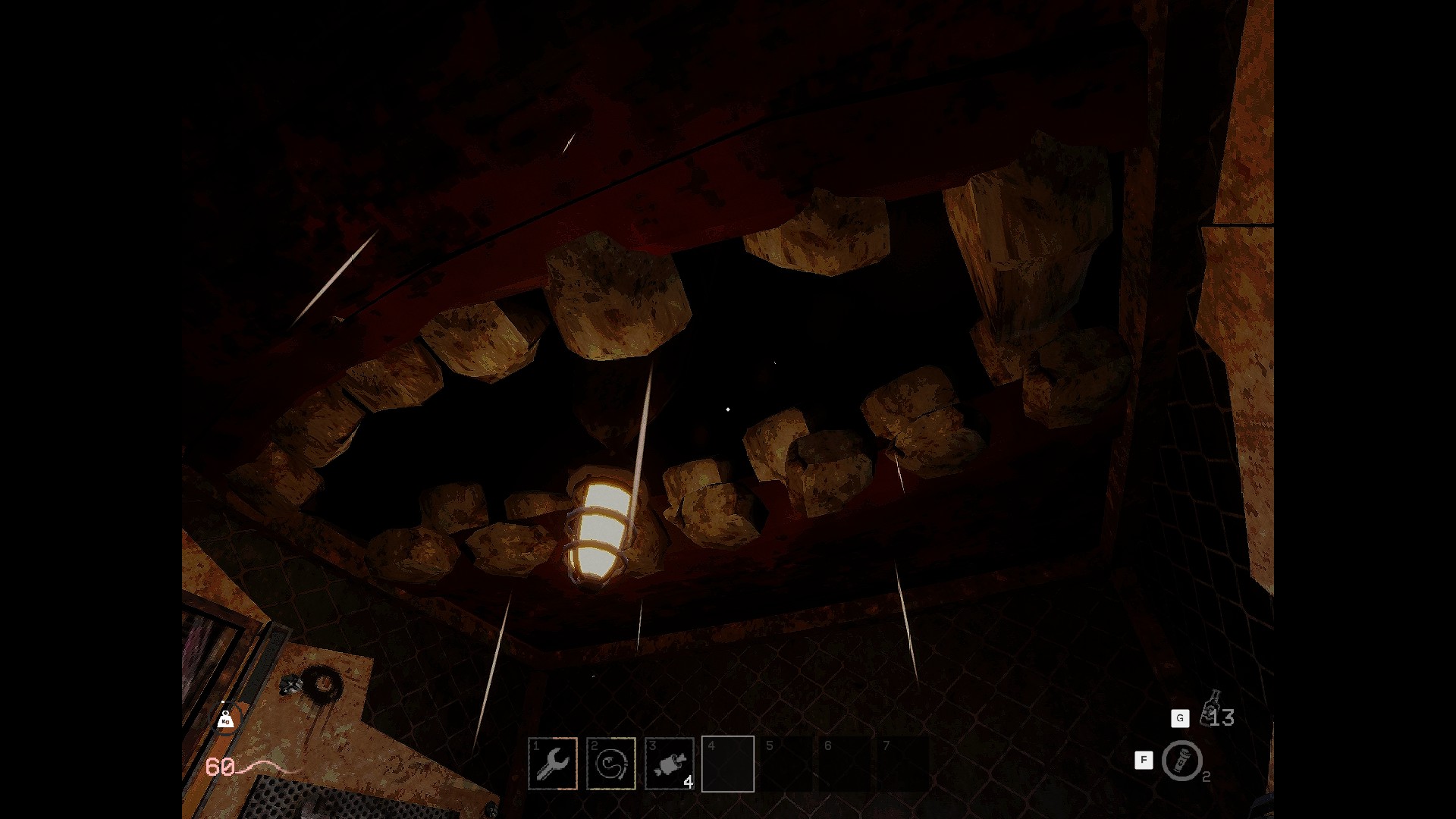
Task: Select the candy stack in slot 3
Action: click(670, 764)
